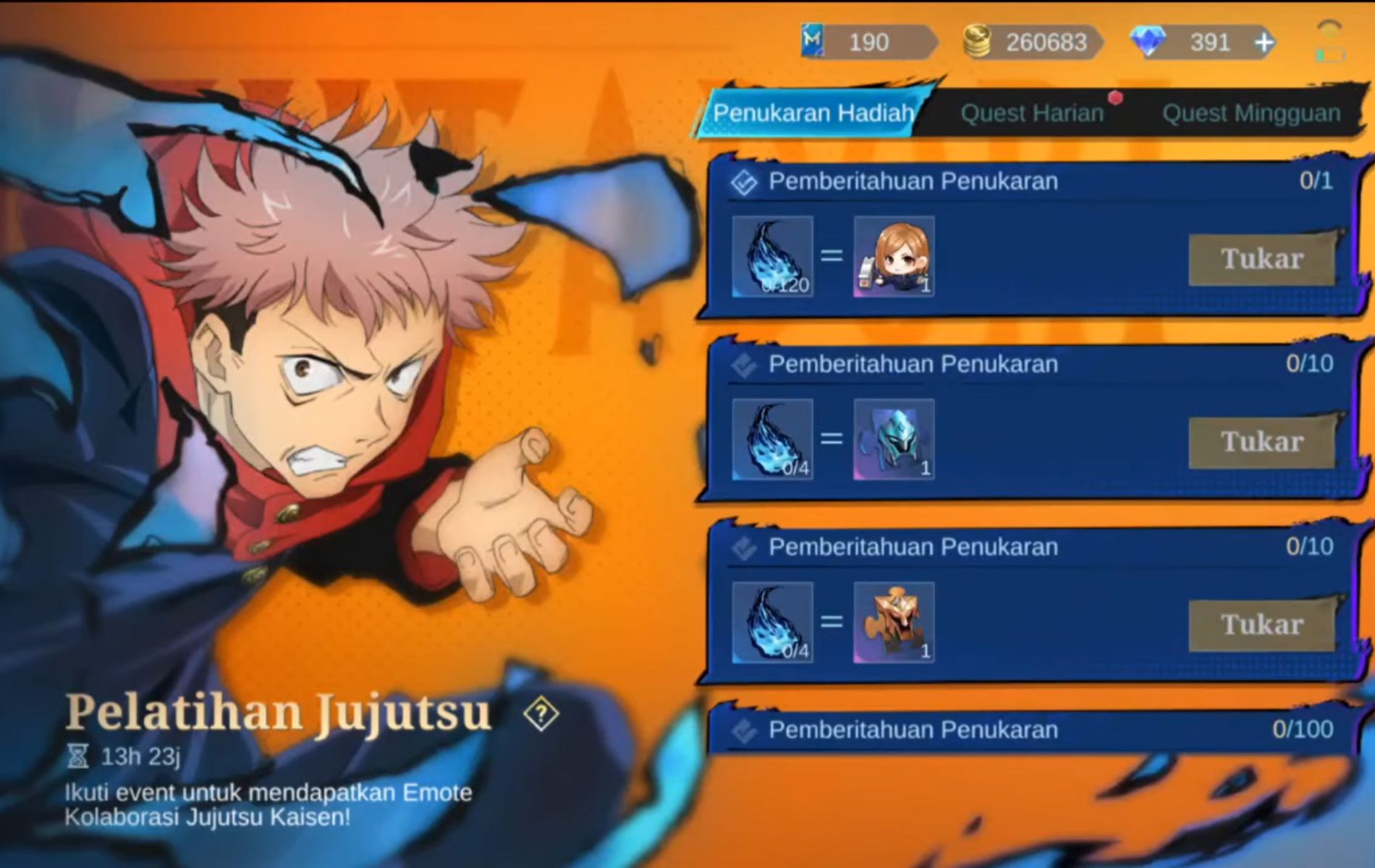Click the gold coins currency icon
Image resolution: width=1375 pixels, height=868 pixels.
pos(978,42)
